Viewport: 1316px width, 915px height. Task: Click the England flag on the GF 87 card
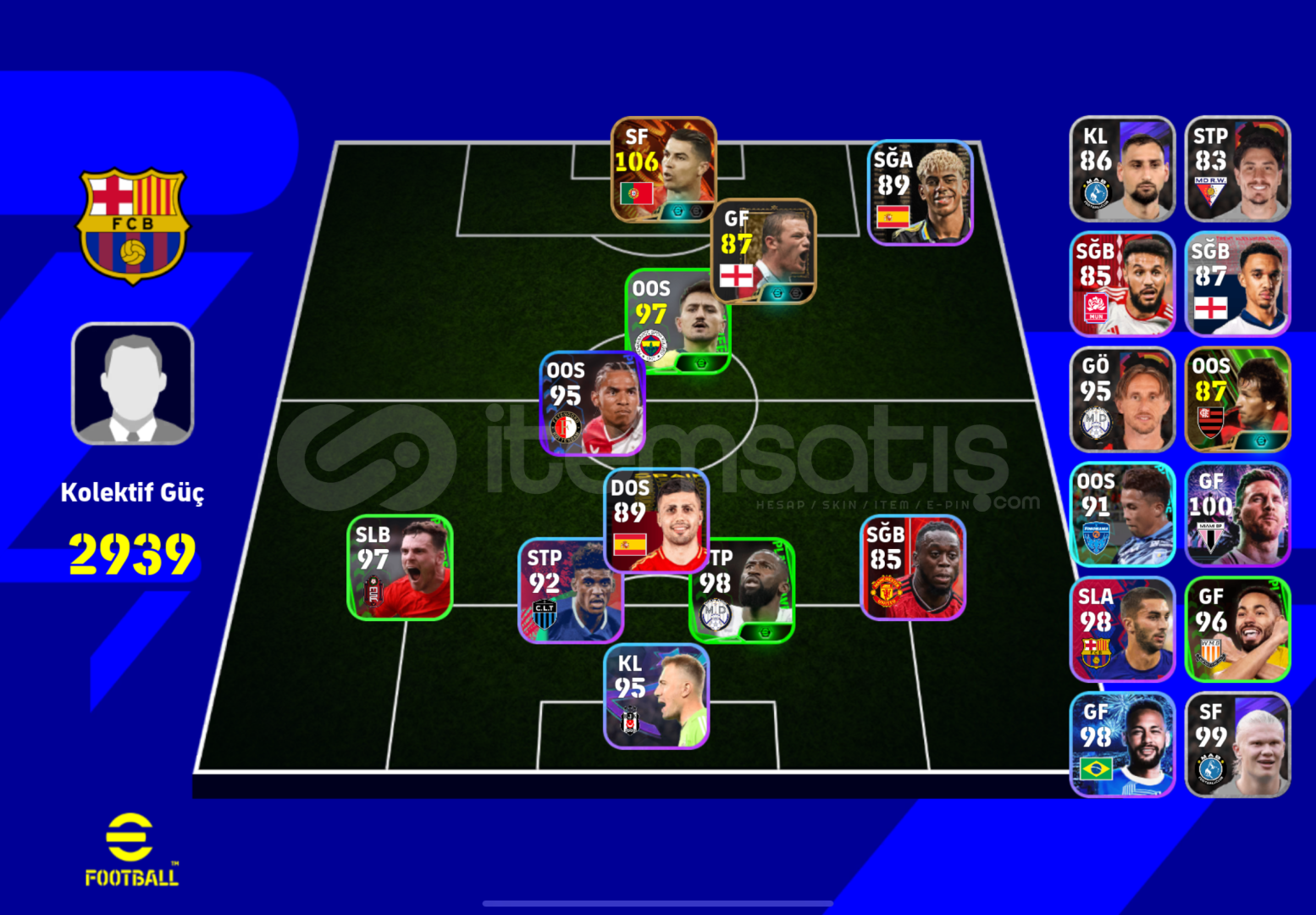coord(737,275)
